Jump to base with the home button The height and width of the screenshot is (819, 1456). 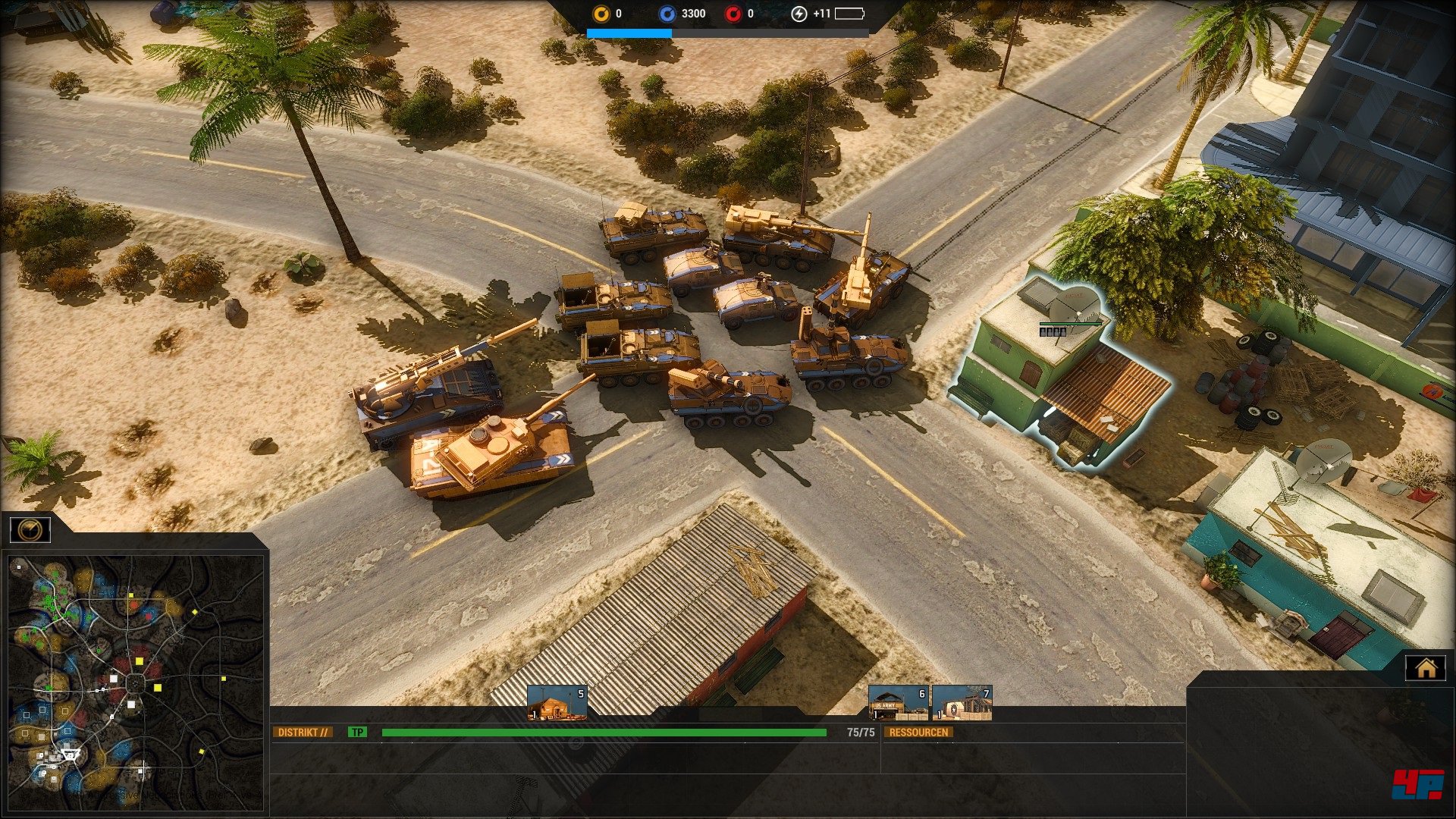point(1426,668)
